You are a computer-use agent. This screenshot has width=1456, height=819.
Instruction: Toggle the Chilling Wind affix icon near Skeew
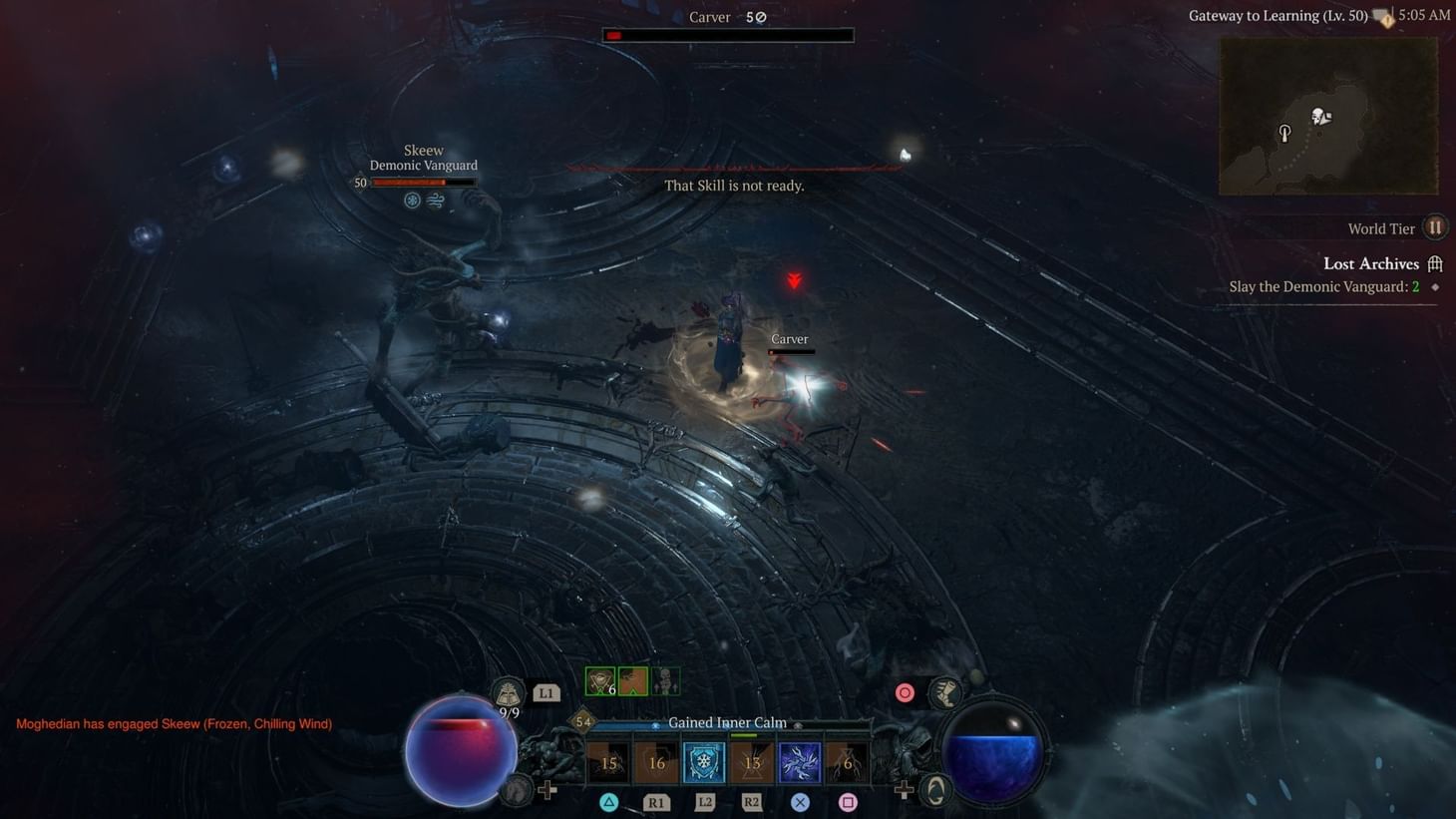435,200
